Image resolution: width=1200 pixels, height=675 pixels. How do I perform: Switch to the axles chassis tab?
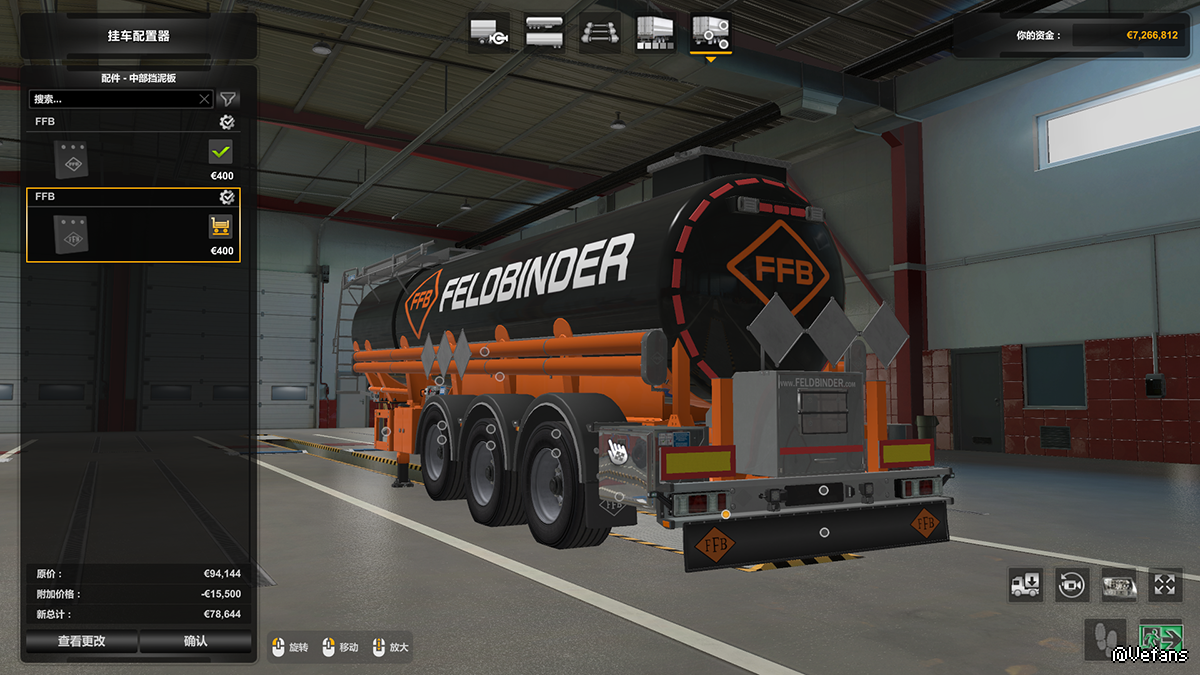point(599,33)
